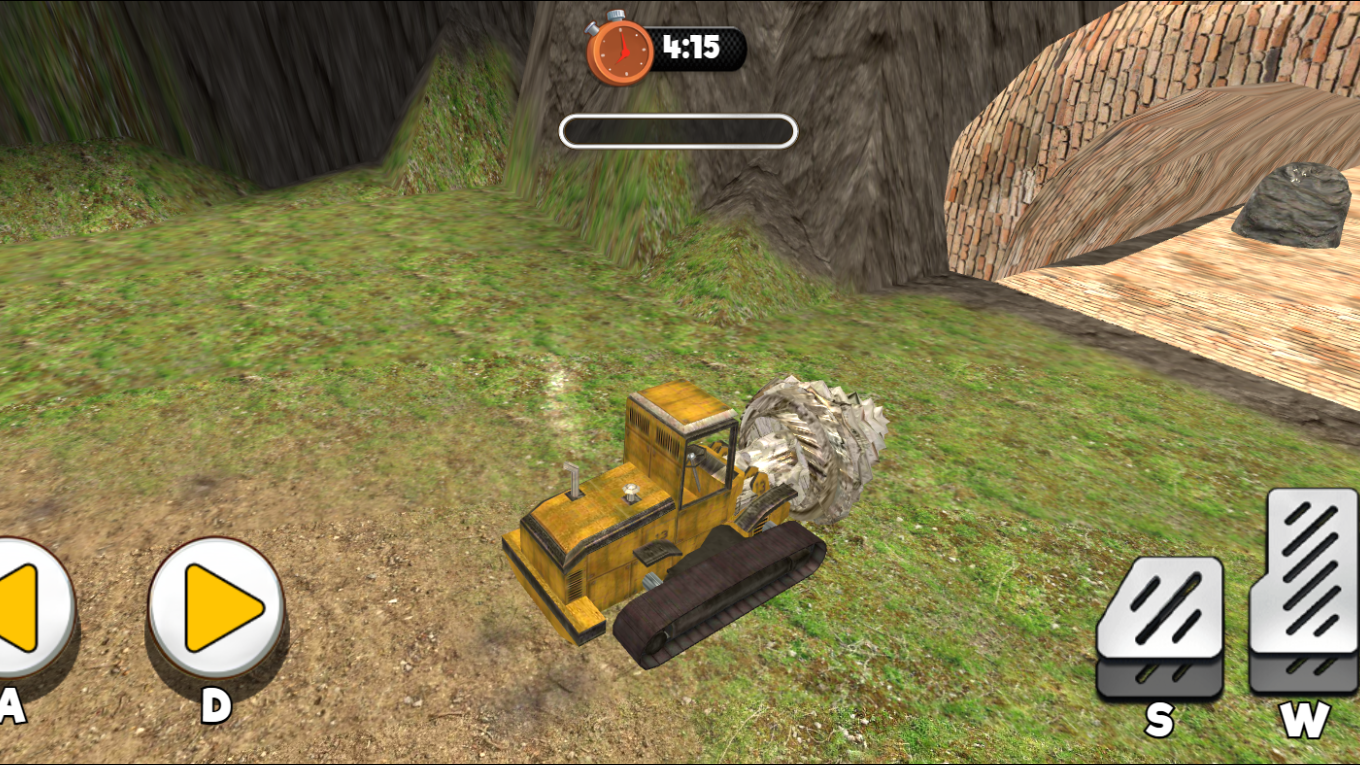1360x765 pixels.
Task: Tap the W letter label under the accelerator
Action: (1304, 716)
